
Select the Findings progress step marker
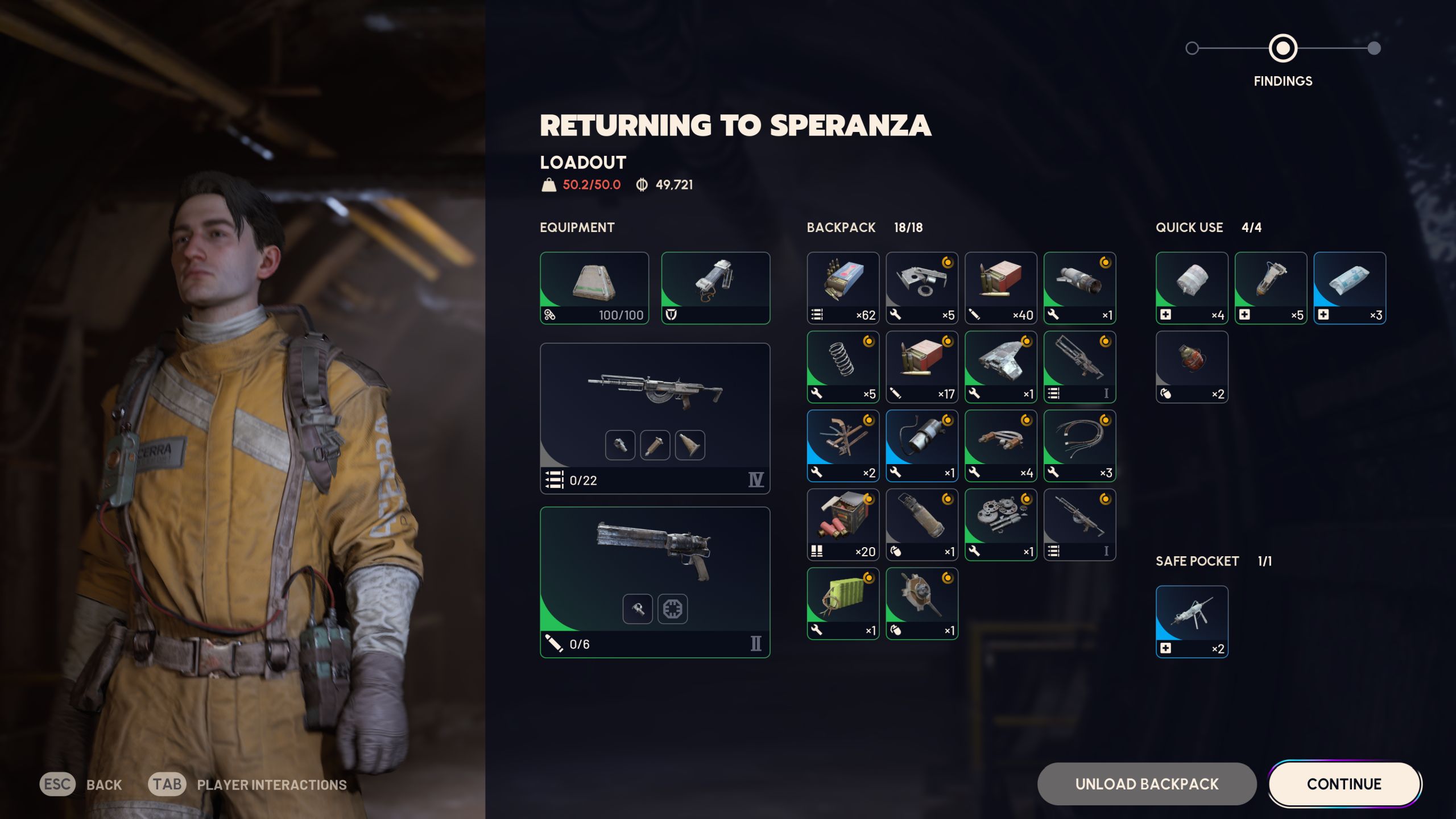[x=1283, y=48]
